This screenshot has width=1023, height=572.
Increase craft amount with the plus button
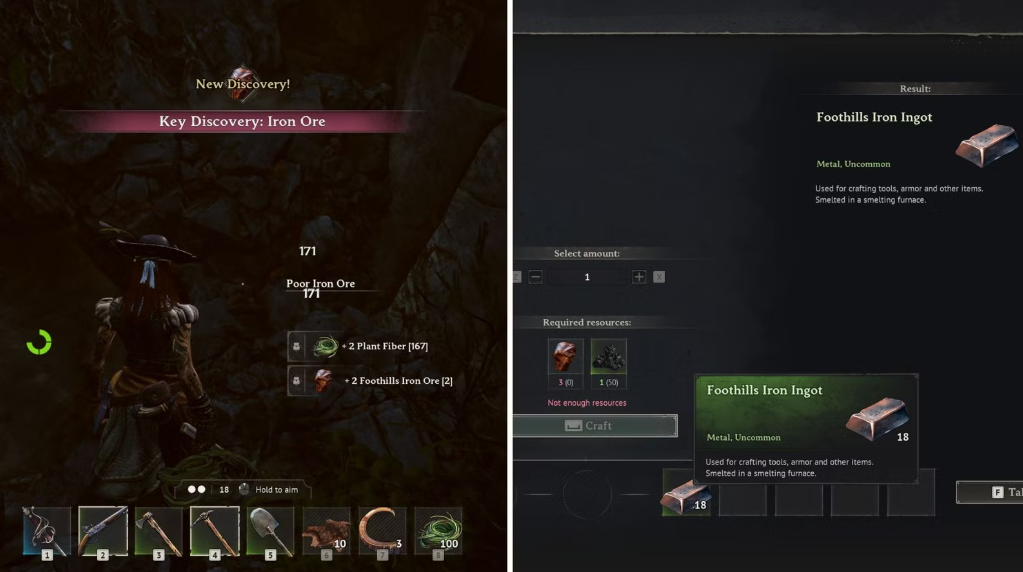(639, 277)
